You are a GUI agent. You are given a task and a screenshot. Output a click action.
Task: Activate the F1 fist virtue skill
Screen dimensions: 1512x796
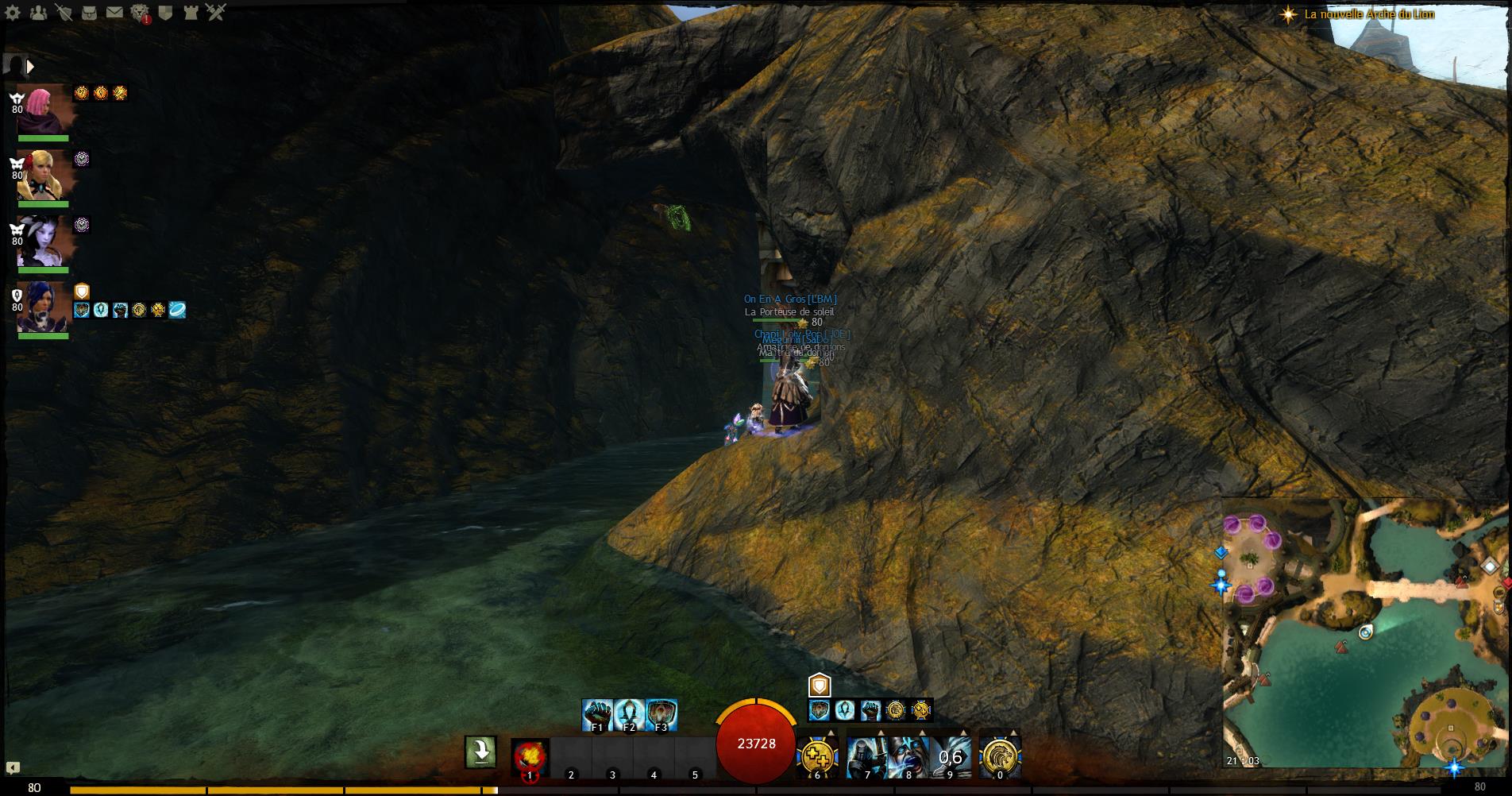[597, 715]
